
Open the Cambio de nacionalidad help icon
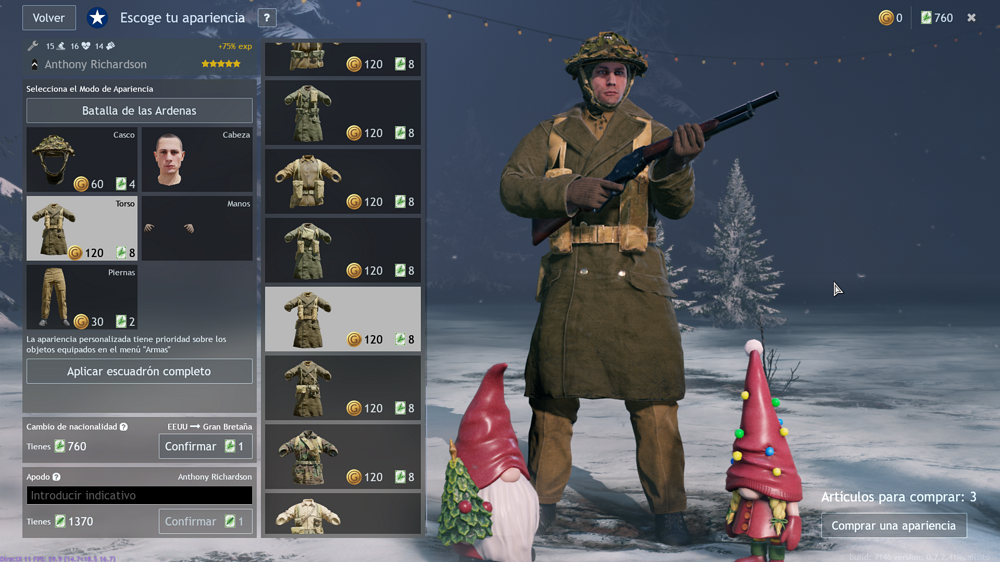pyautogui.click(x=124, y=427)
